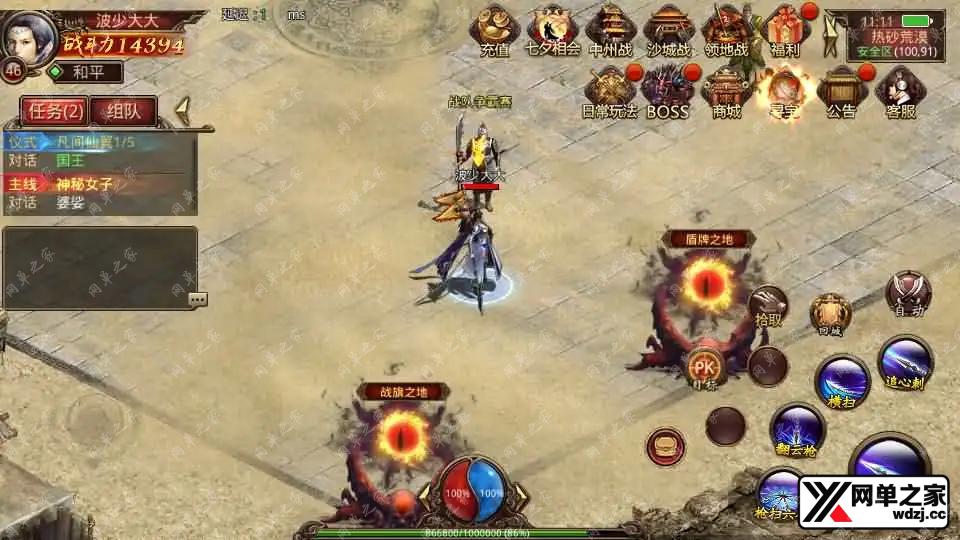Open the 七夕相会 event icon
This screenshot has width=960, height=540.
tap(553, 30)
